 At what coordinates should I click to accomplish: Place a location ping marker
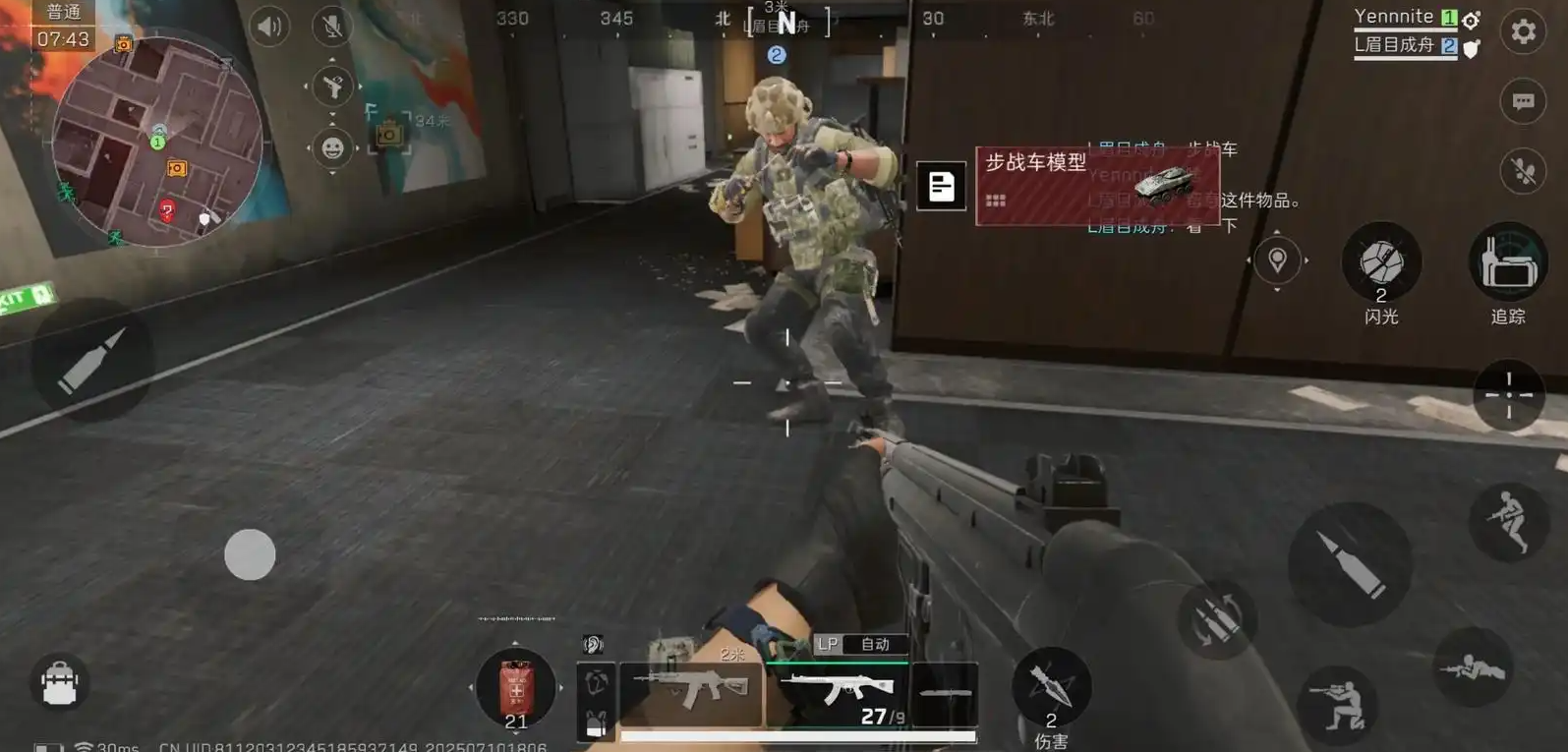[x=1277, y=260]
